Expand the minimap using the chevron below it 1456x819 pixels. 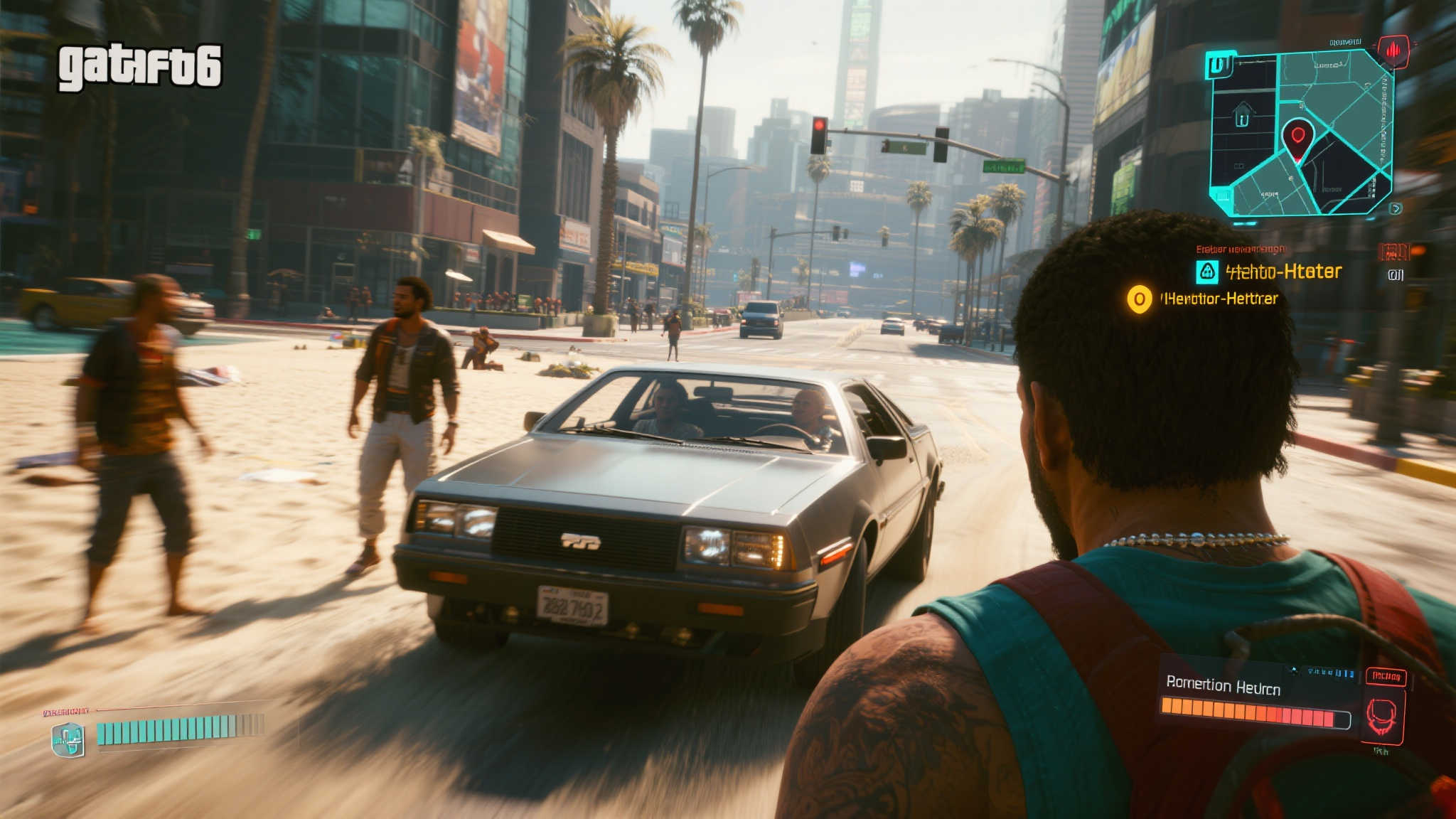coord(1394,208)
